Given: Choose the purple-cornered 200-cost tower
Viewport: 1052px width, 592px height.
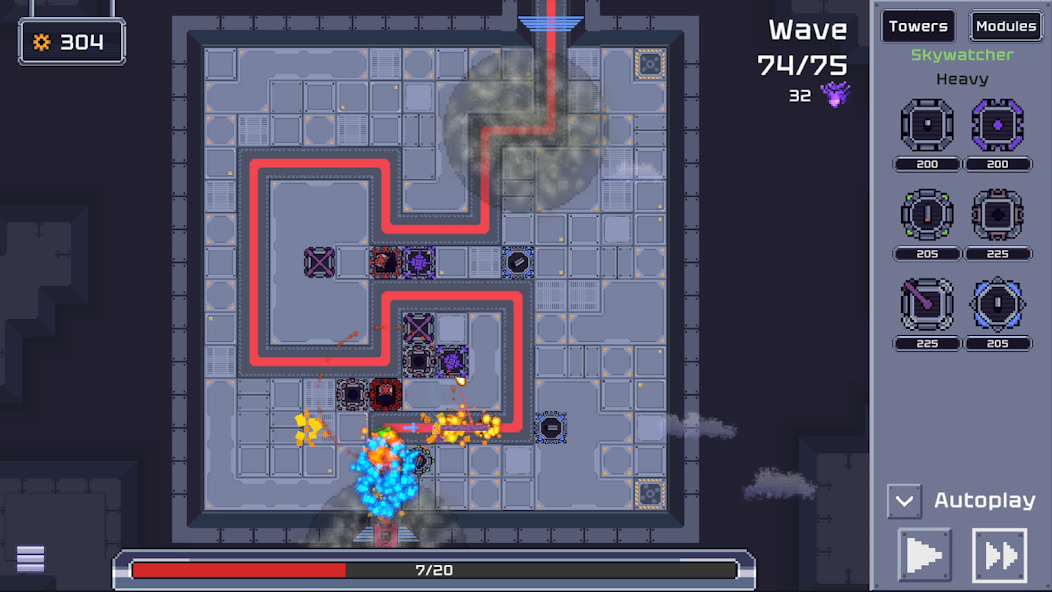Looking at the screenshot, I should click(997, 126).
